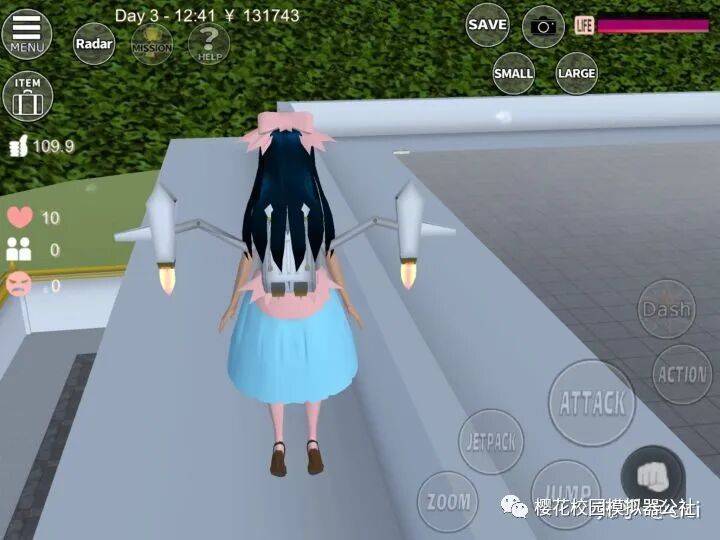Activate the JETPACK button
The height and width of the screenshot is (540, 720).
491,441
